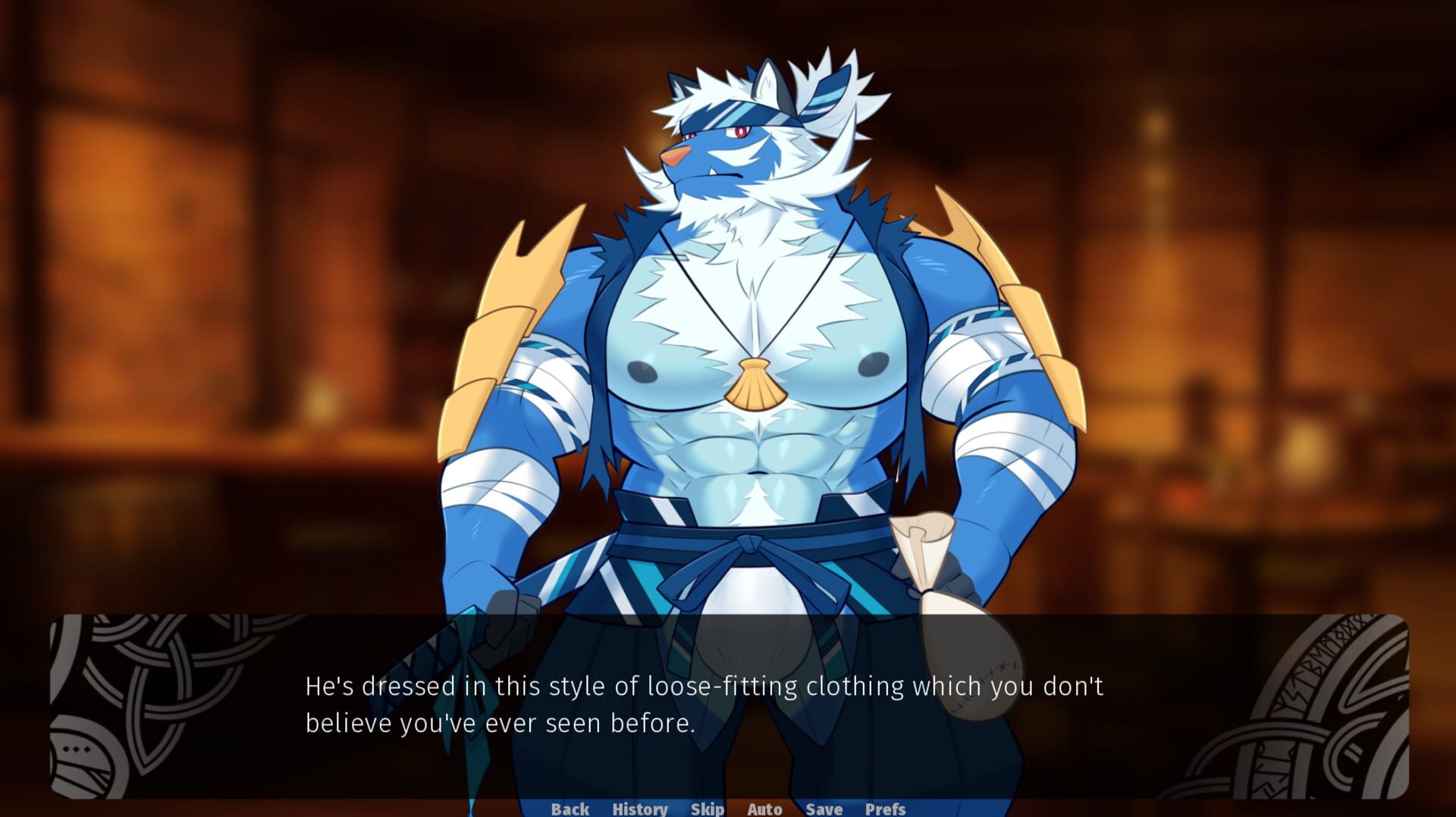Click the striped headband on his forehead
The image size is (1456, 817).
click(732, 114)
